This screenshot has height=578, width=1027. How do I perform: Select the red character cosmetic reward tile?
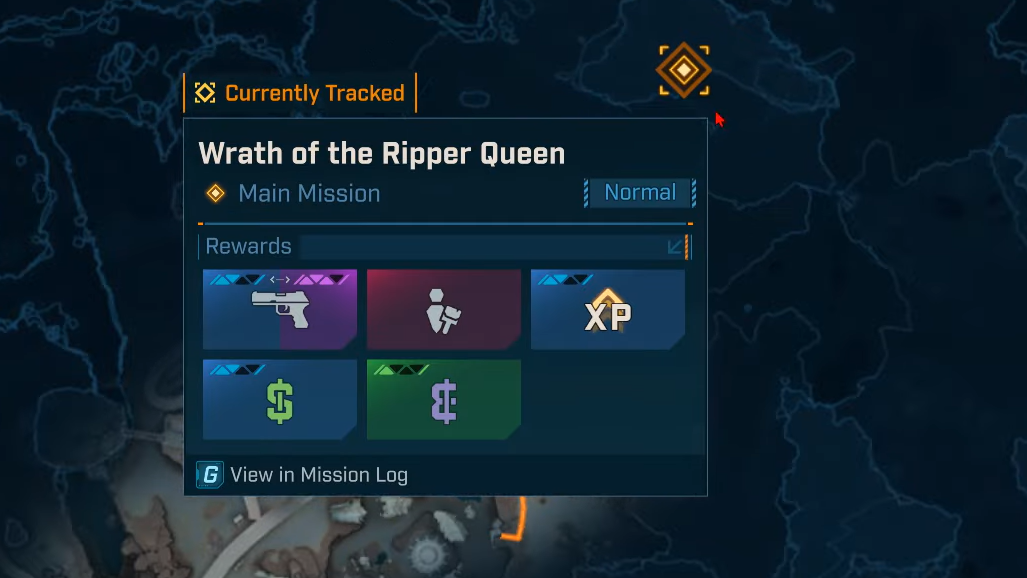pos(444,309)
